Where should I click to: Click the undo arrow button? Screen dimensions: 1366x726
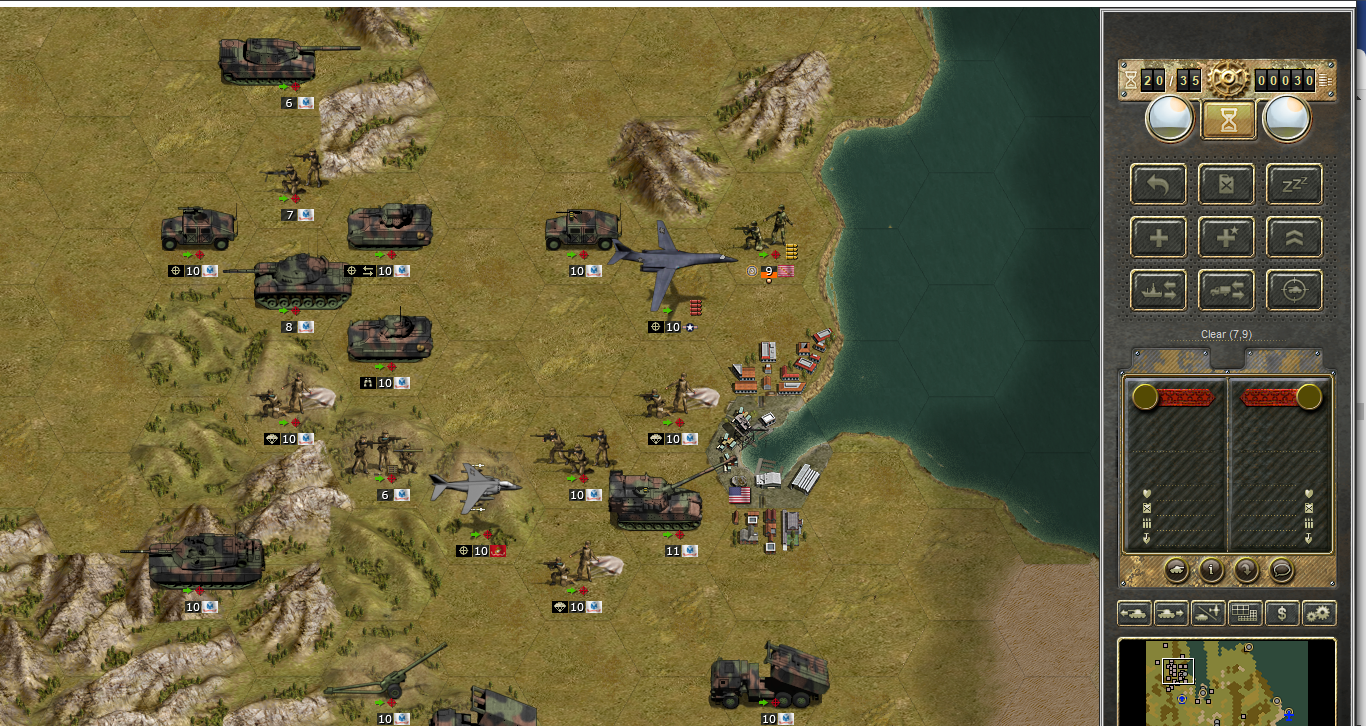pos(1159,185)
